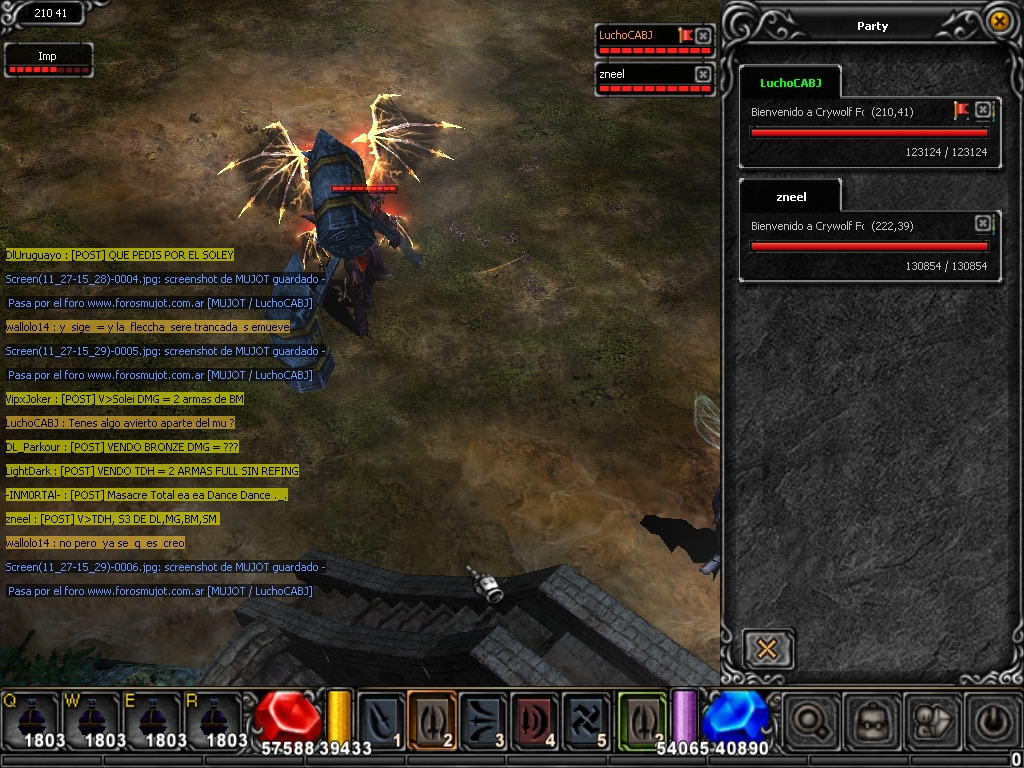Select the LuchoCABJ name tab in Party panel
Image resolution: width=1024 pixels, height=768 pixels.
(x=789, y=83)
